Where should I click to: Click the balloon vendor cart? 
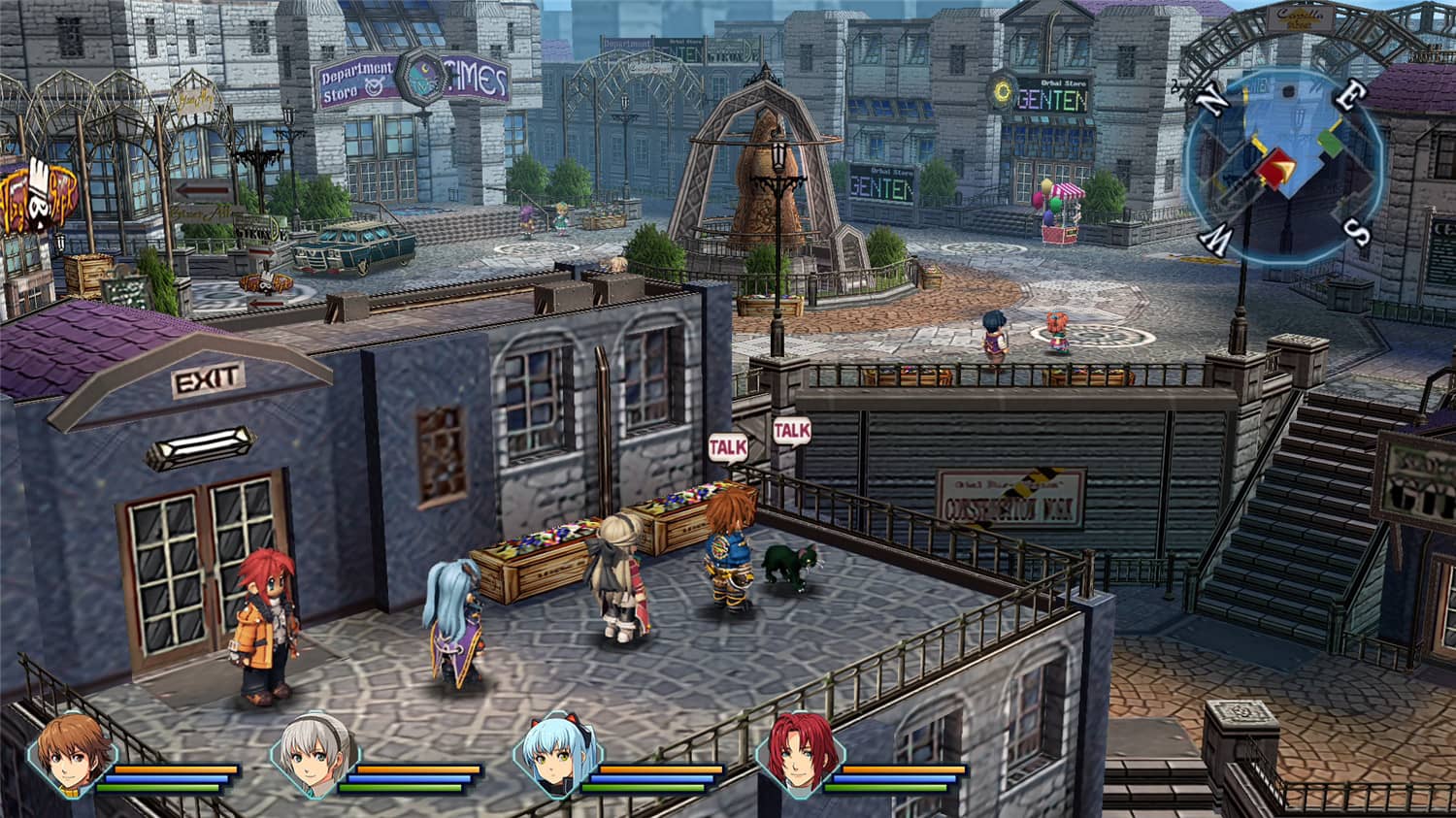1058,209
